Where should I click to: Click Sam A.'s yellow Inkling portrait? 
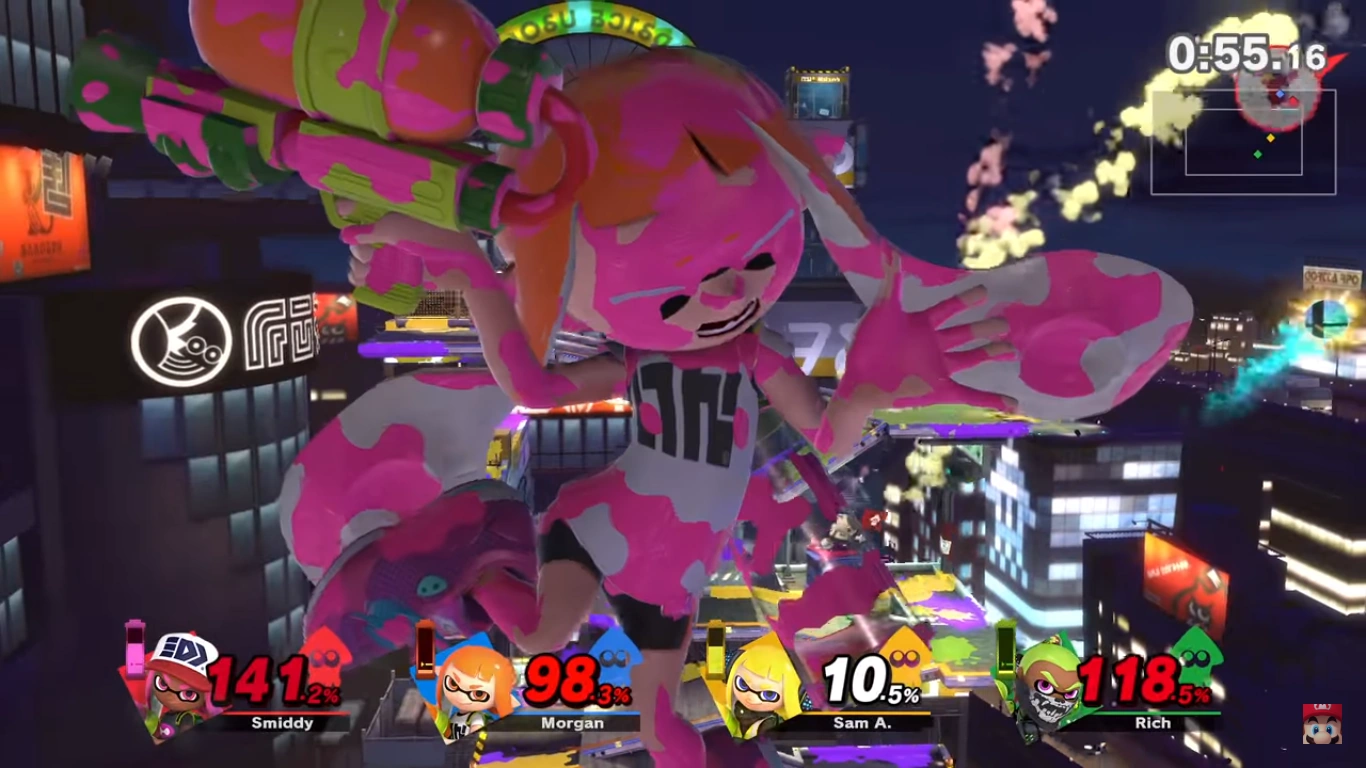point(760,690)
